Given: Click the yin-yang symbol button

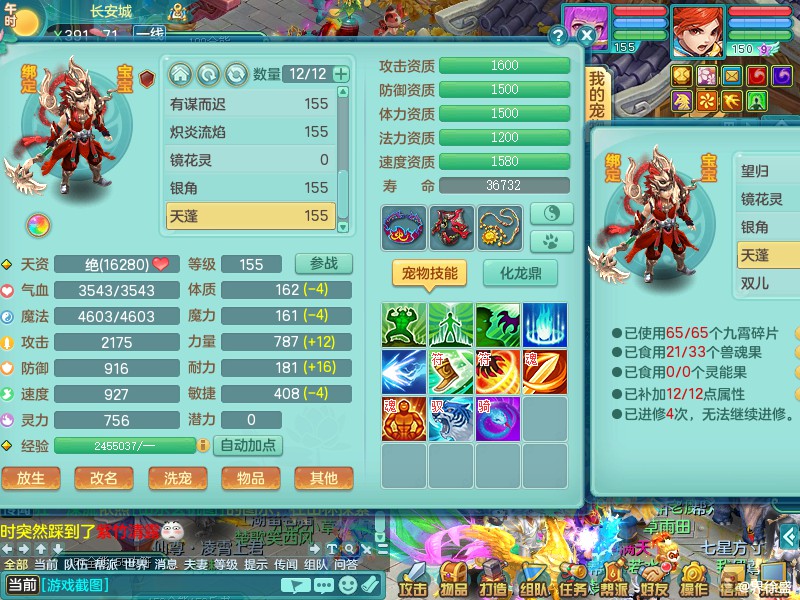Looking at the screenshot, I should click(551, 213).
